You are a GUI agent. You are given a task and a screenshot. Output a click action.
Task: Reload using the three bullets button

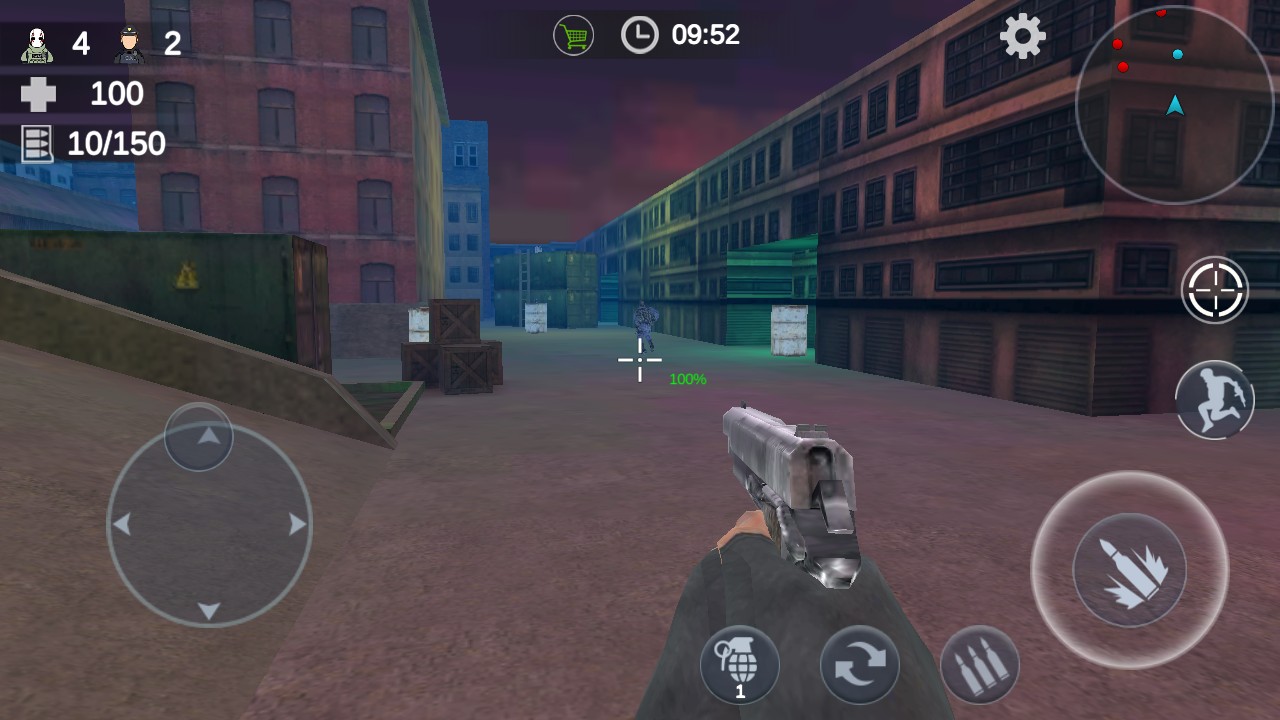tap(980, 665)
